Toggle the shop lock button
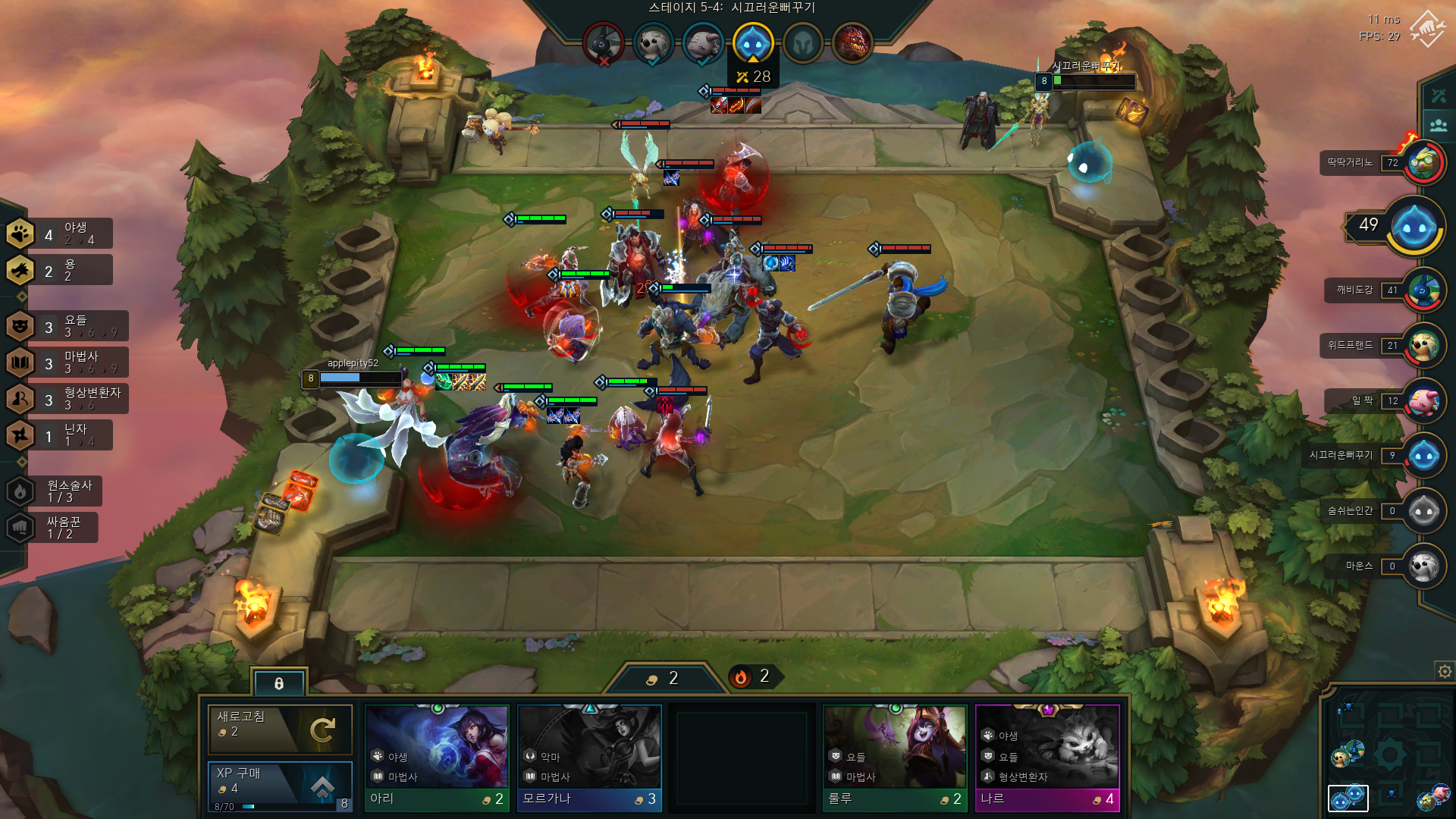1456x819 pixels. [x=279, y=683]
